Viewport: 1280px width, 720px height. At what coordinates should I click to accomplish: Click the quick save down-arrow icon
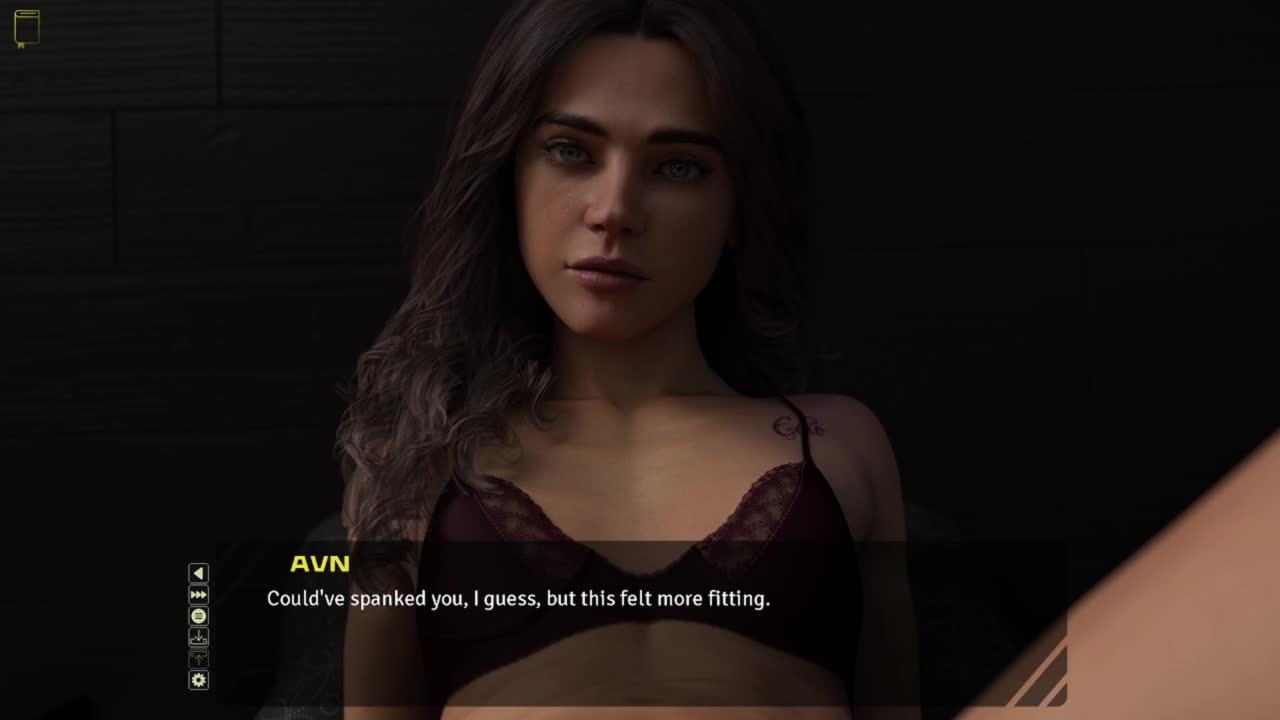click(199, 637)
